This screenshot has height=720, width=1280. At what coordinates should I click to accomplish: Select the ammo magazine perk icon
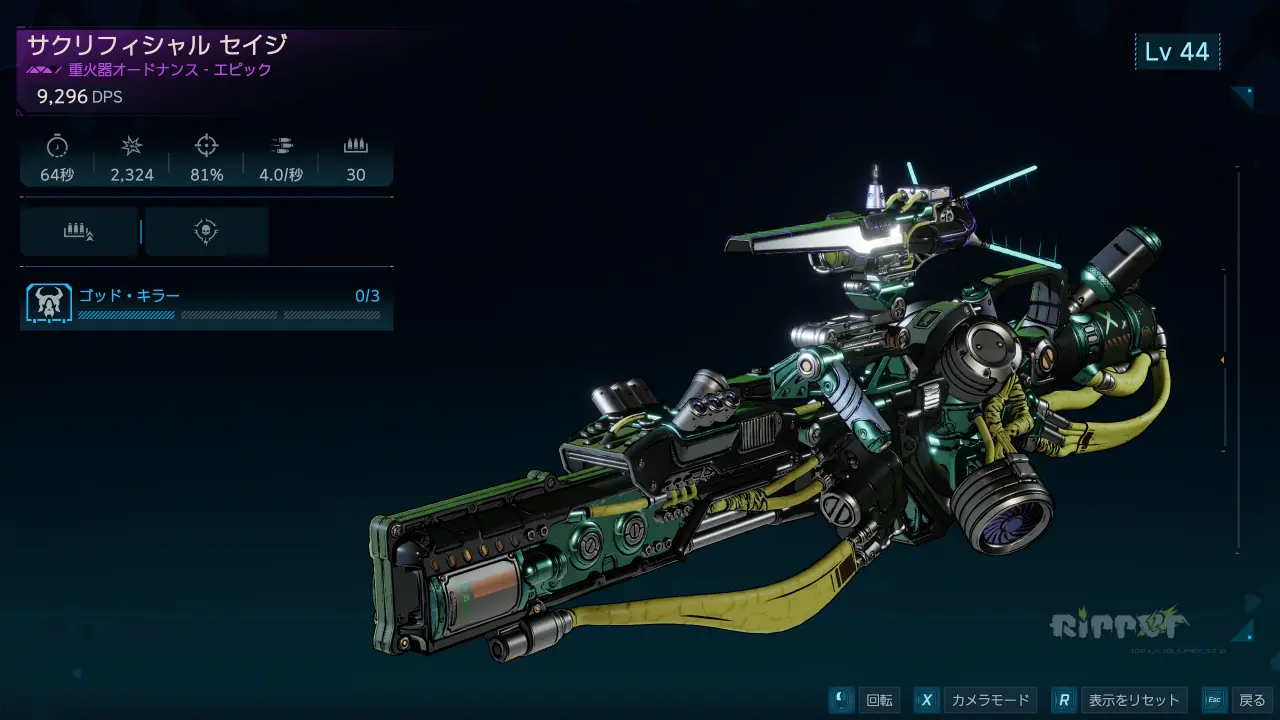[79, 232]
